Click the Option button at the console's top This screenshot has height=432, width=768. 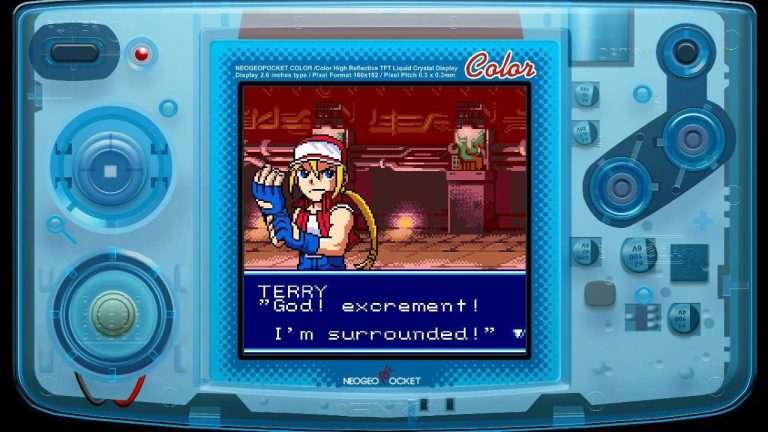tap(686, 51)
